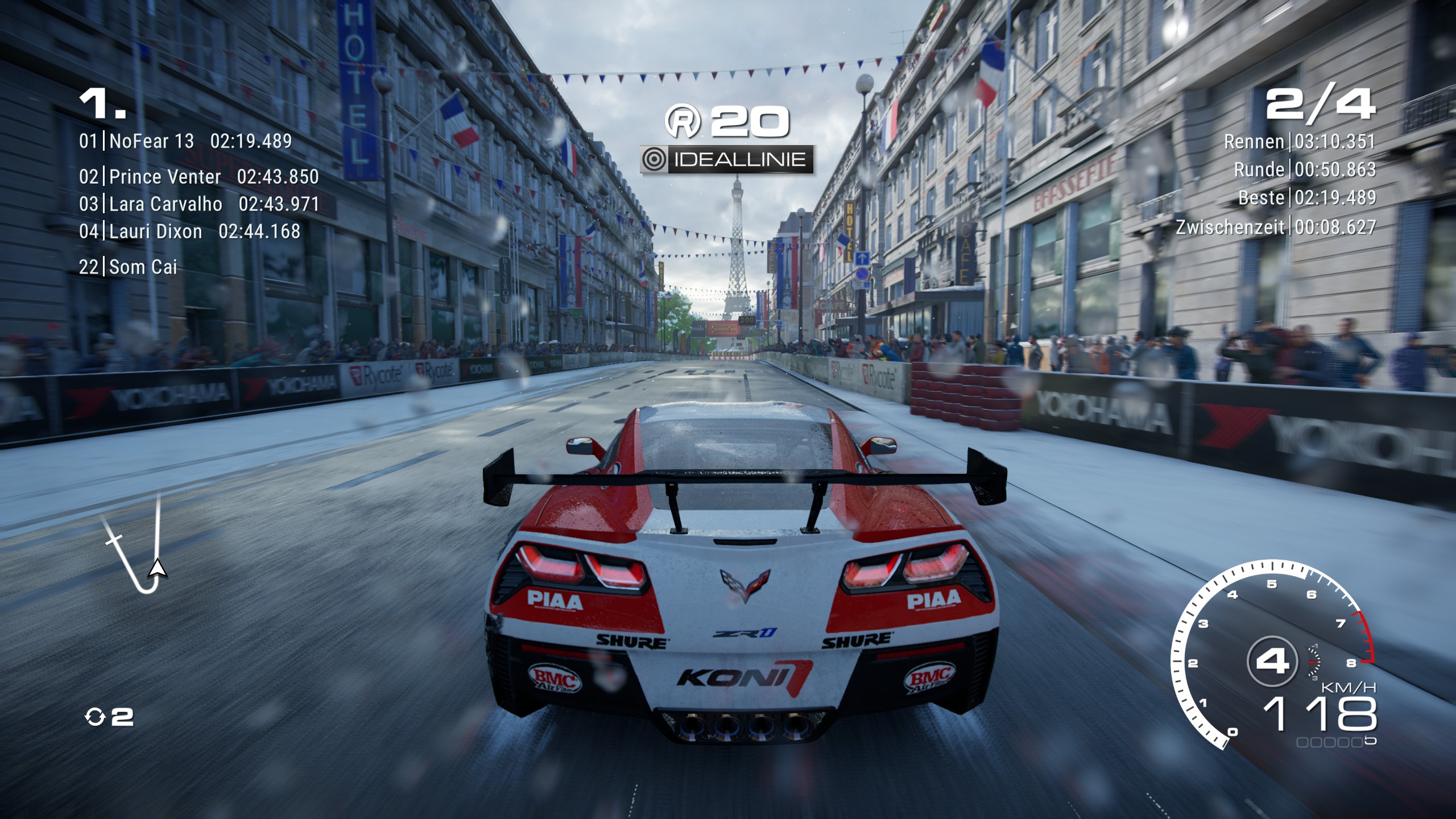Pick Lauri Dixon's standings entry
Screen dimensions: 1456x819
pos(155,231)
